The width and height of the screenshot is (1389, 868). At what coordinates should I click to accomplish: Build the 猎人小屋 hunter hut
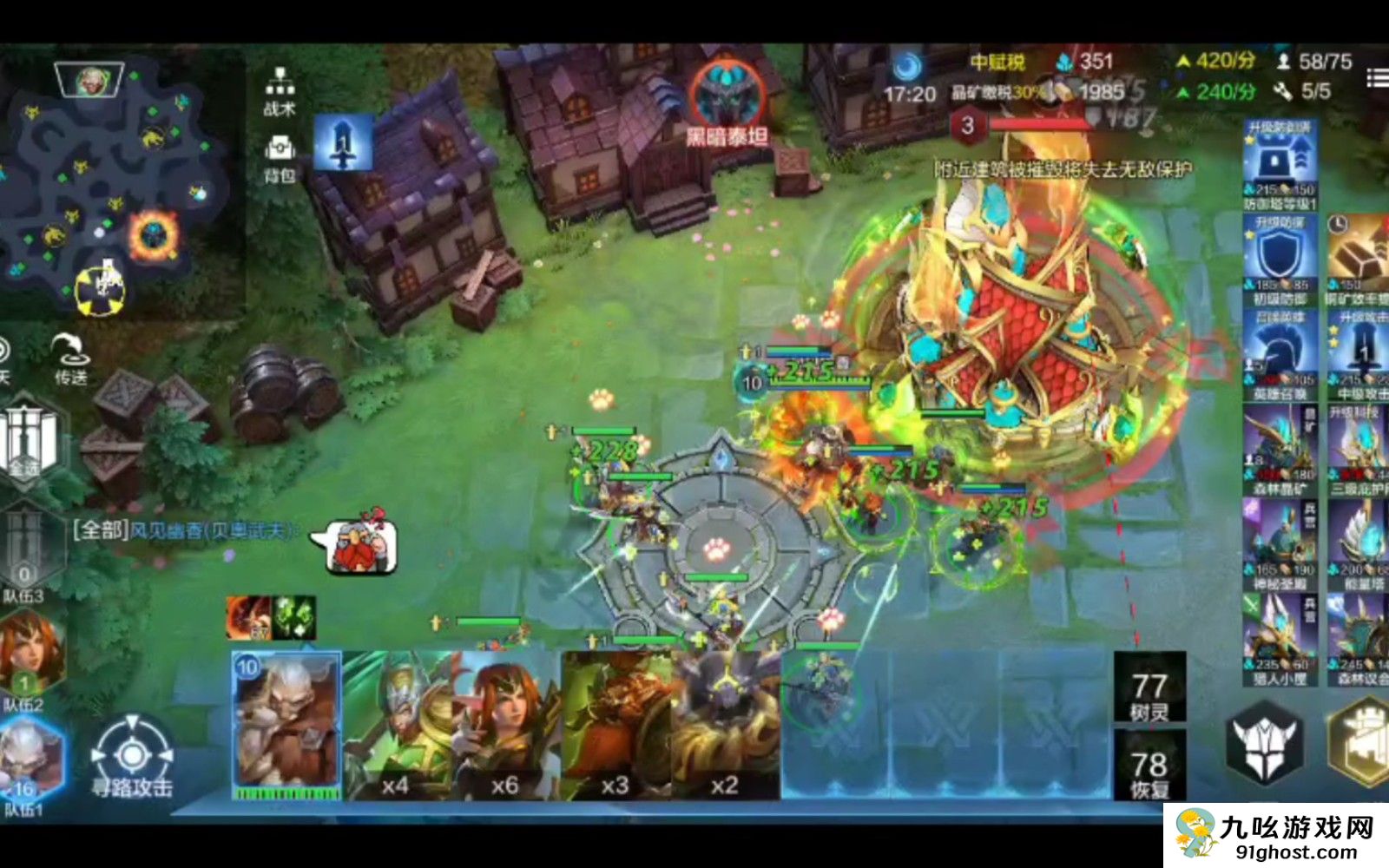click(1280, 641)
